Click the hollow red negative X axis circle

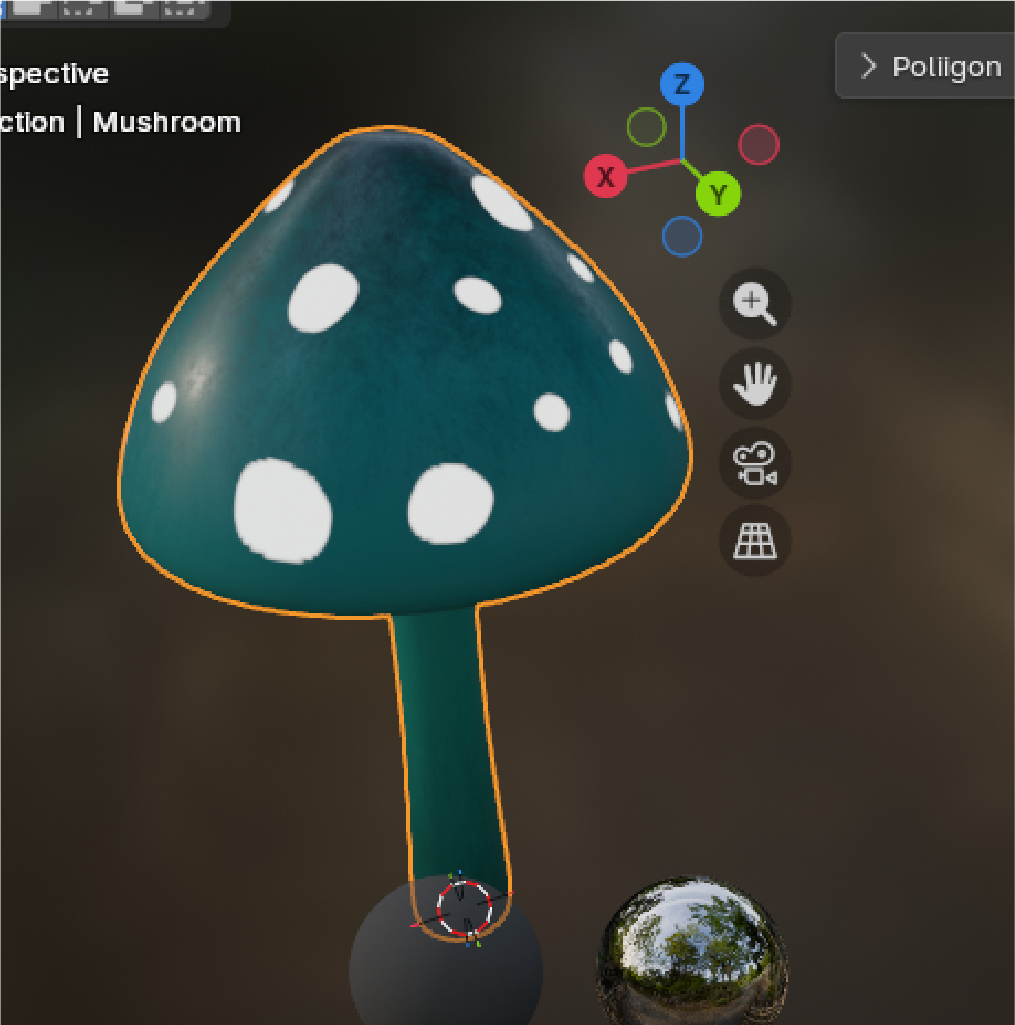point(758,145)
